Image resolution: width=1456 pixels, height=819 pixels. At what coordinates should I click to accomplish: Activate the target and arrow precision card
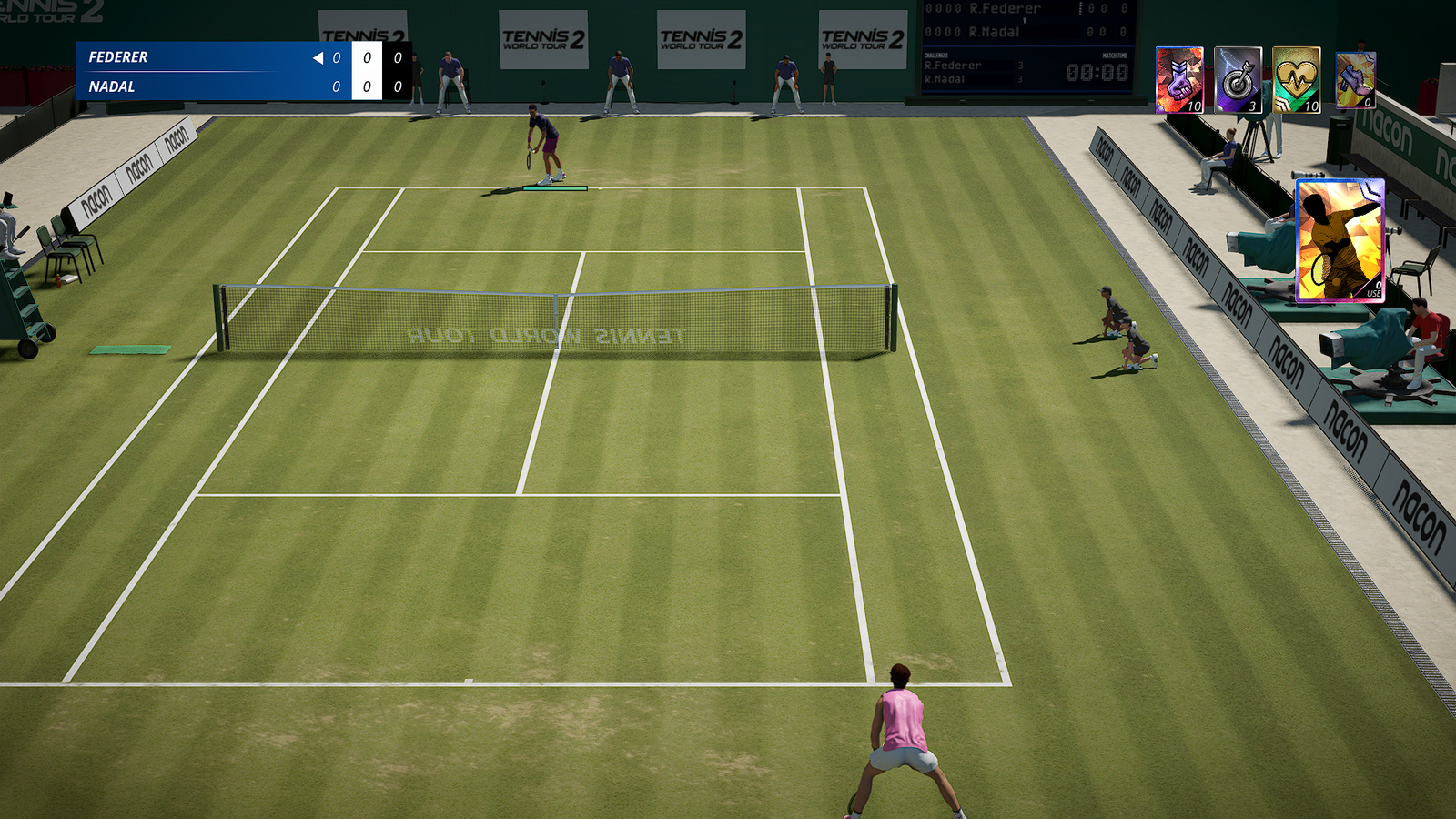point(1238,80)
